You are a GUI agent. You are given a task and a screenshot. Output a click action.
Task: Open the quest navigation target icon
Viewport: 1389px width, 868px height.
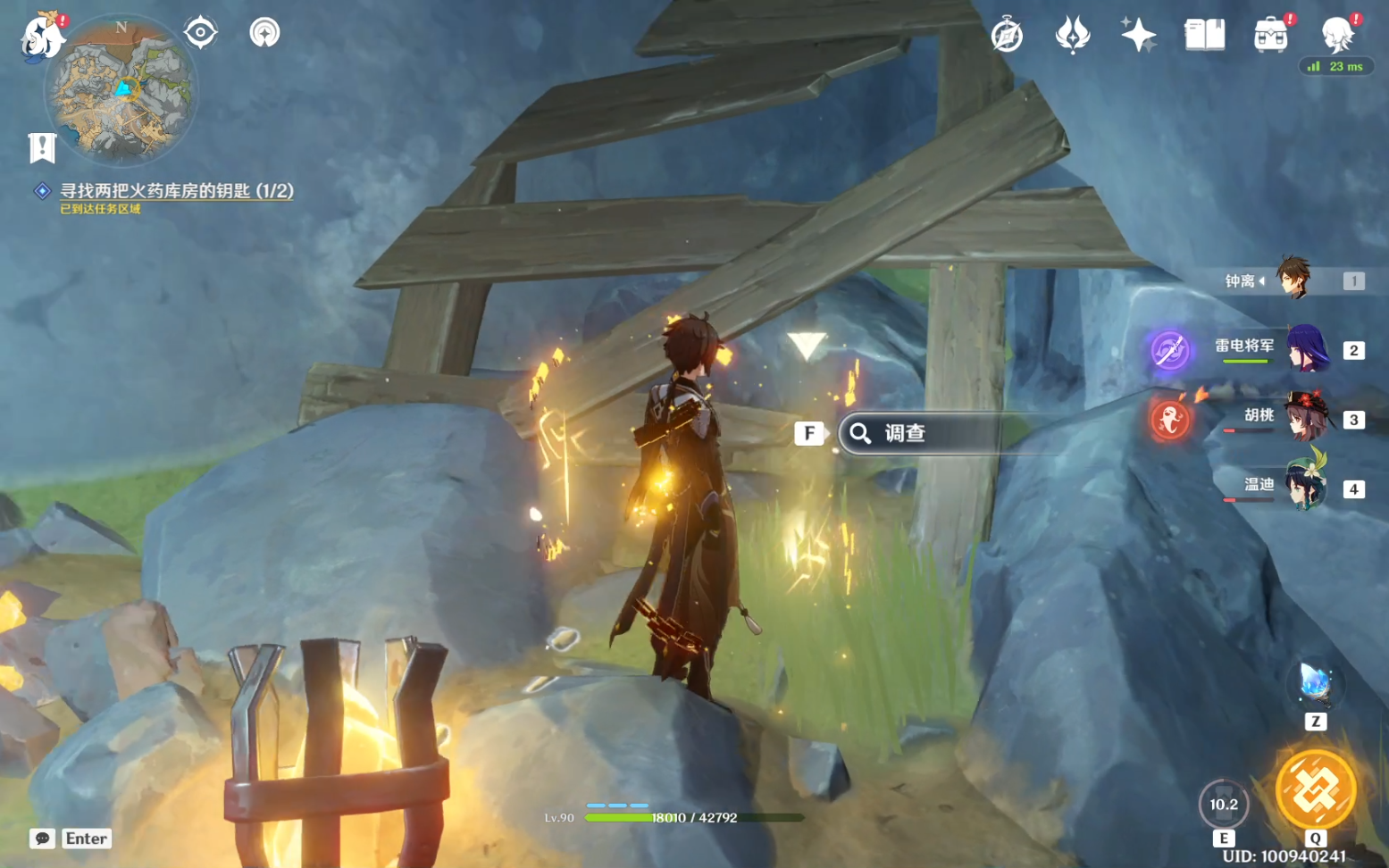pos(200,33)
